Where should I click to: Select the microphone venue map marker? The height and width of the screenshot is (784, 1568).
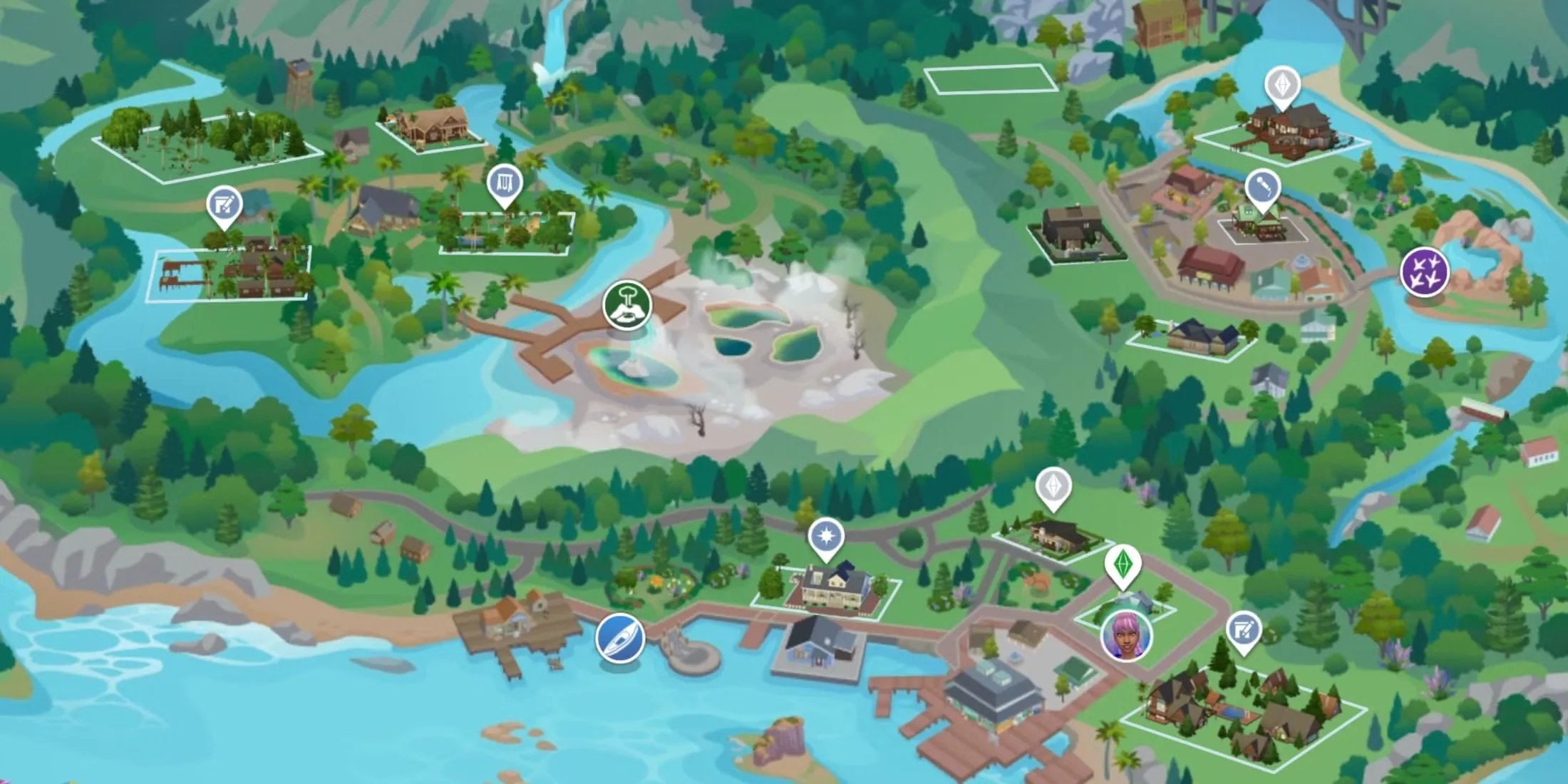(1263, 188)
